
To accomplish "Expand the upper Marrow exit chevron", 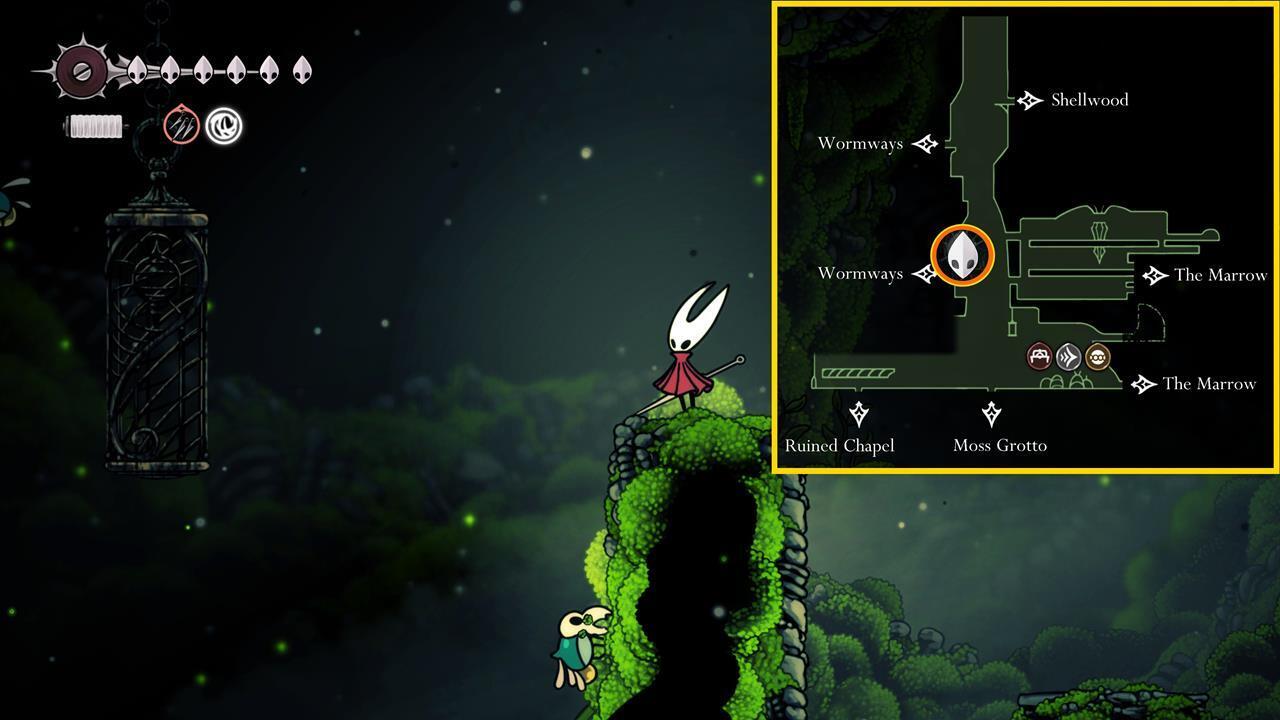I will click(1155, 275).
